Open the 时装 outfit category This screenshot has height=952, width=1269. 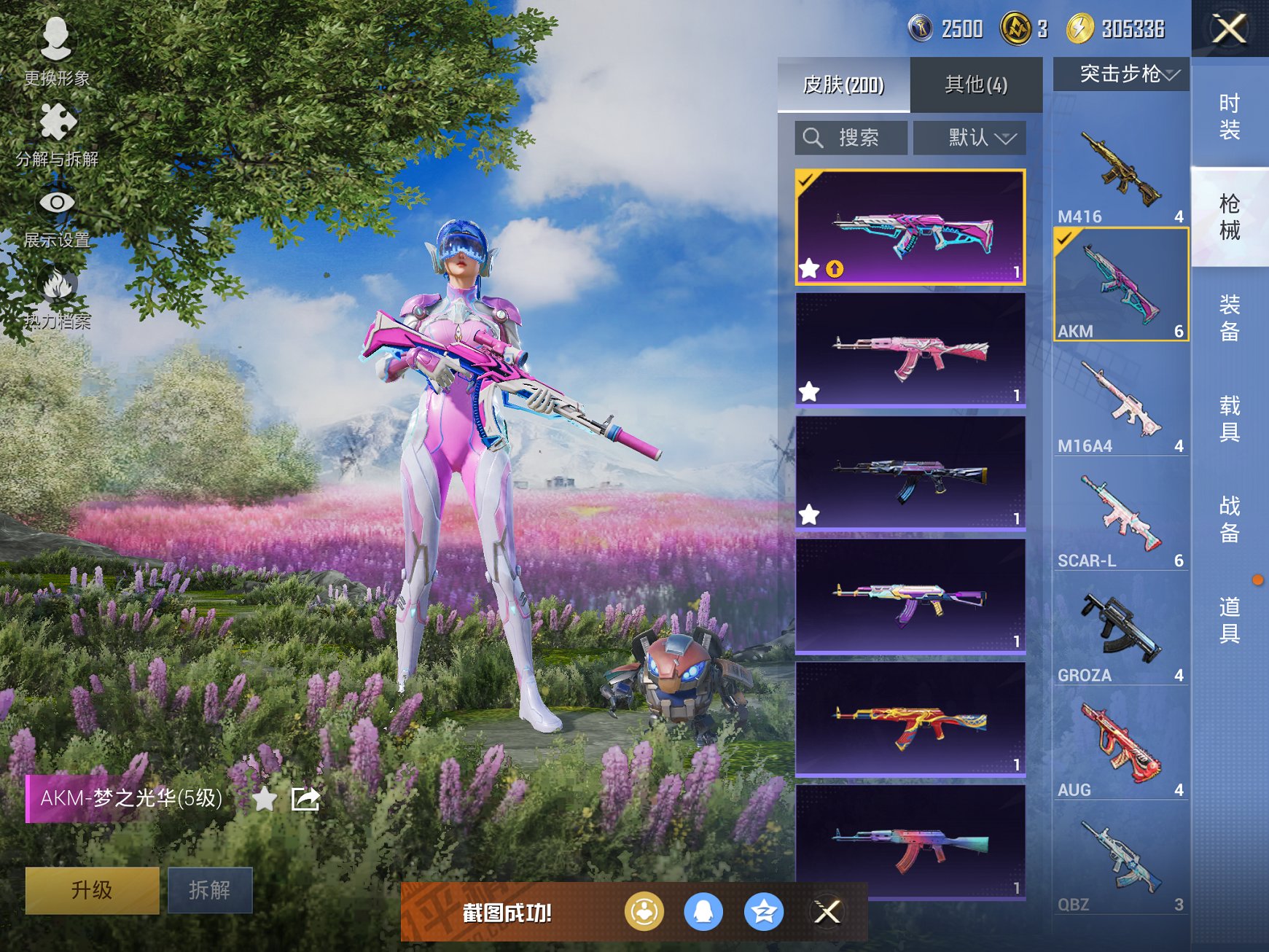1230,117
